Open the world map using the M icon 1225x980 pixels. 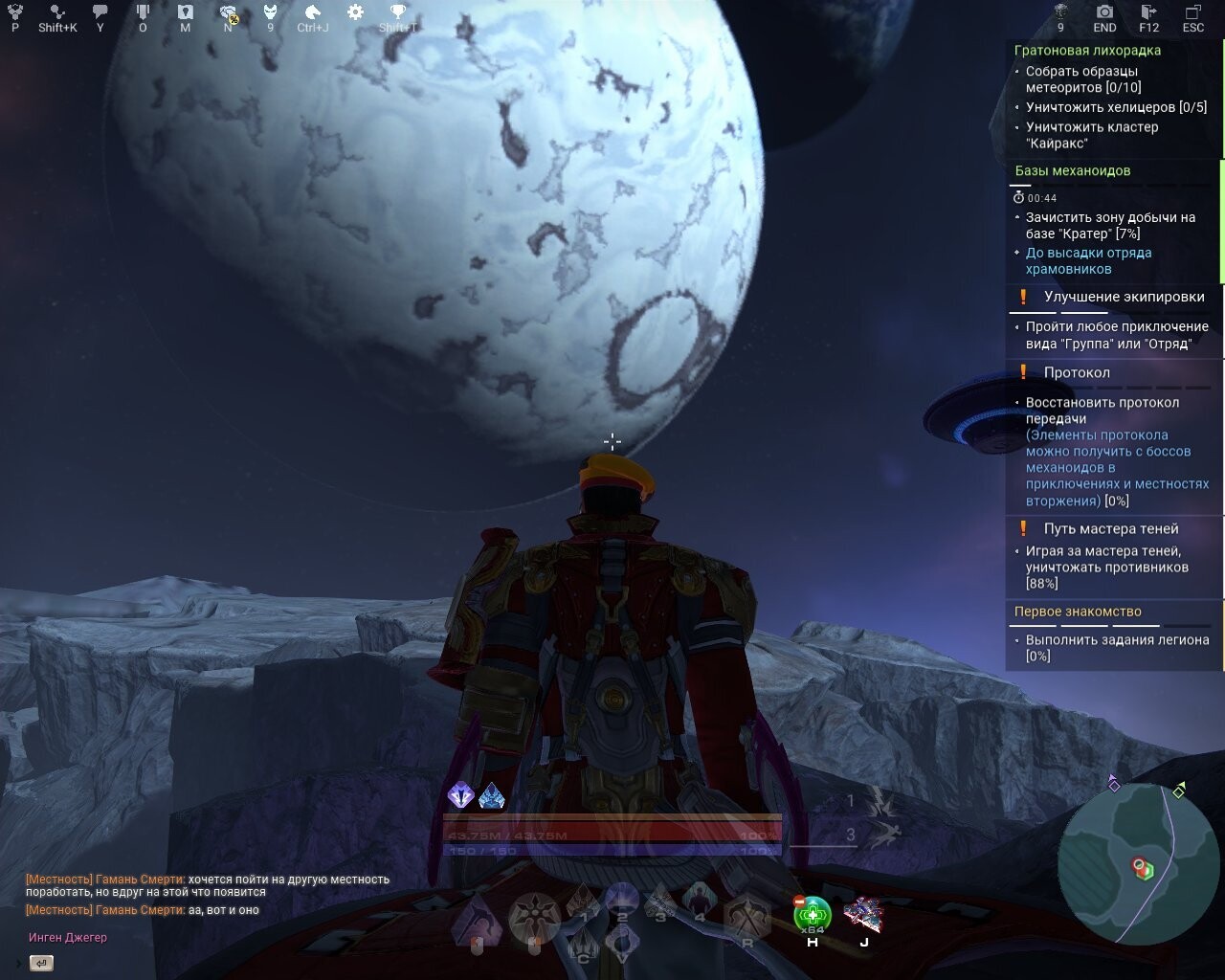[185, 12]
